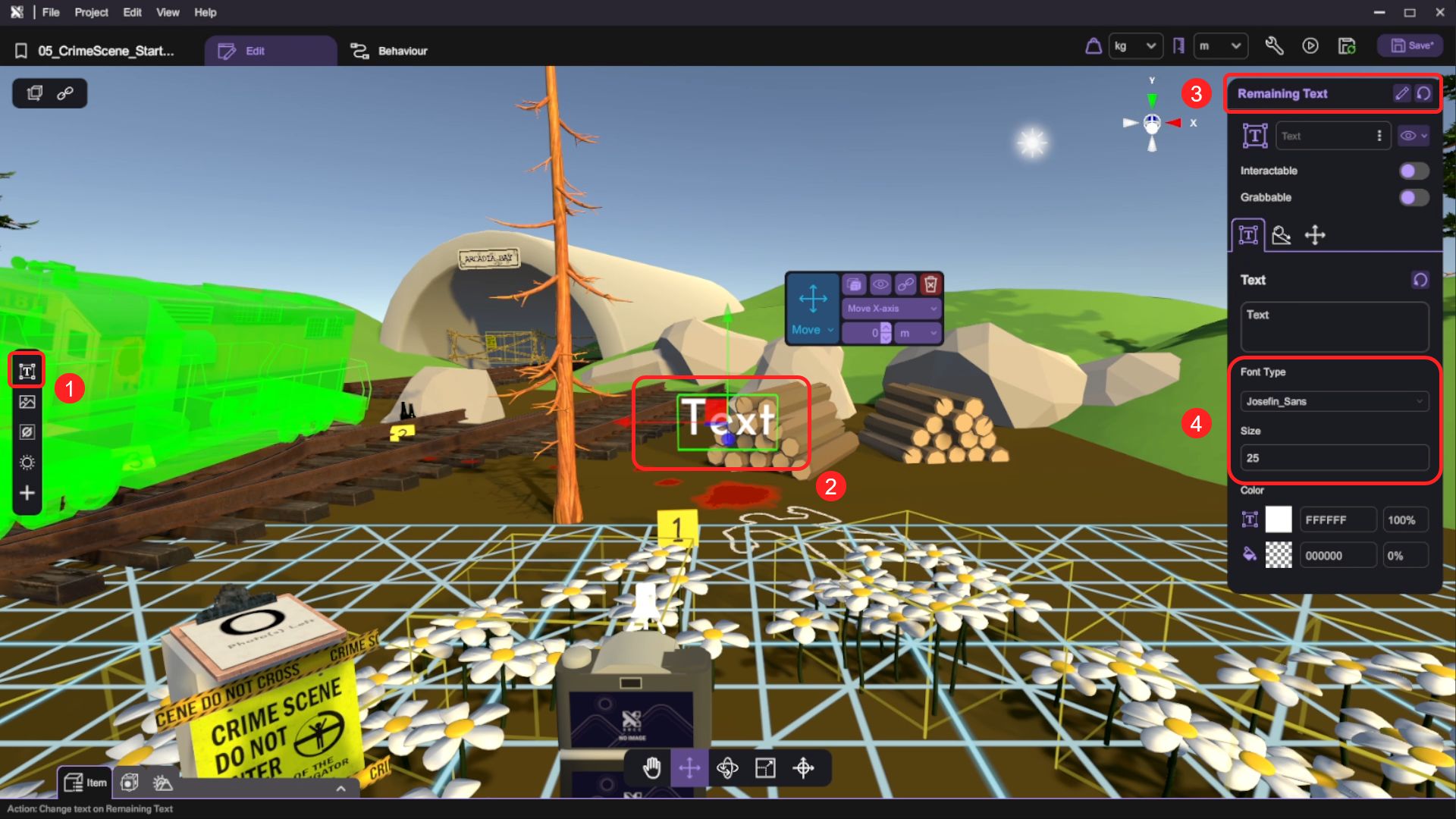Open the File menu
Image resolution: width=1456 pixels, height=819 pixels.
point(51,12)
